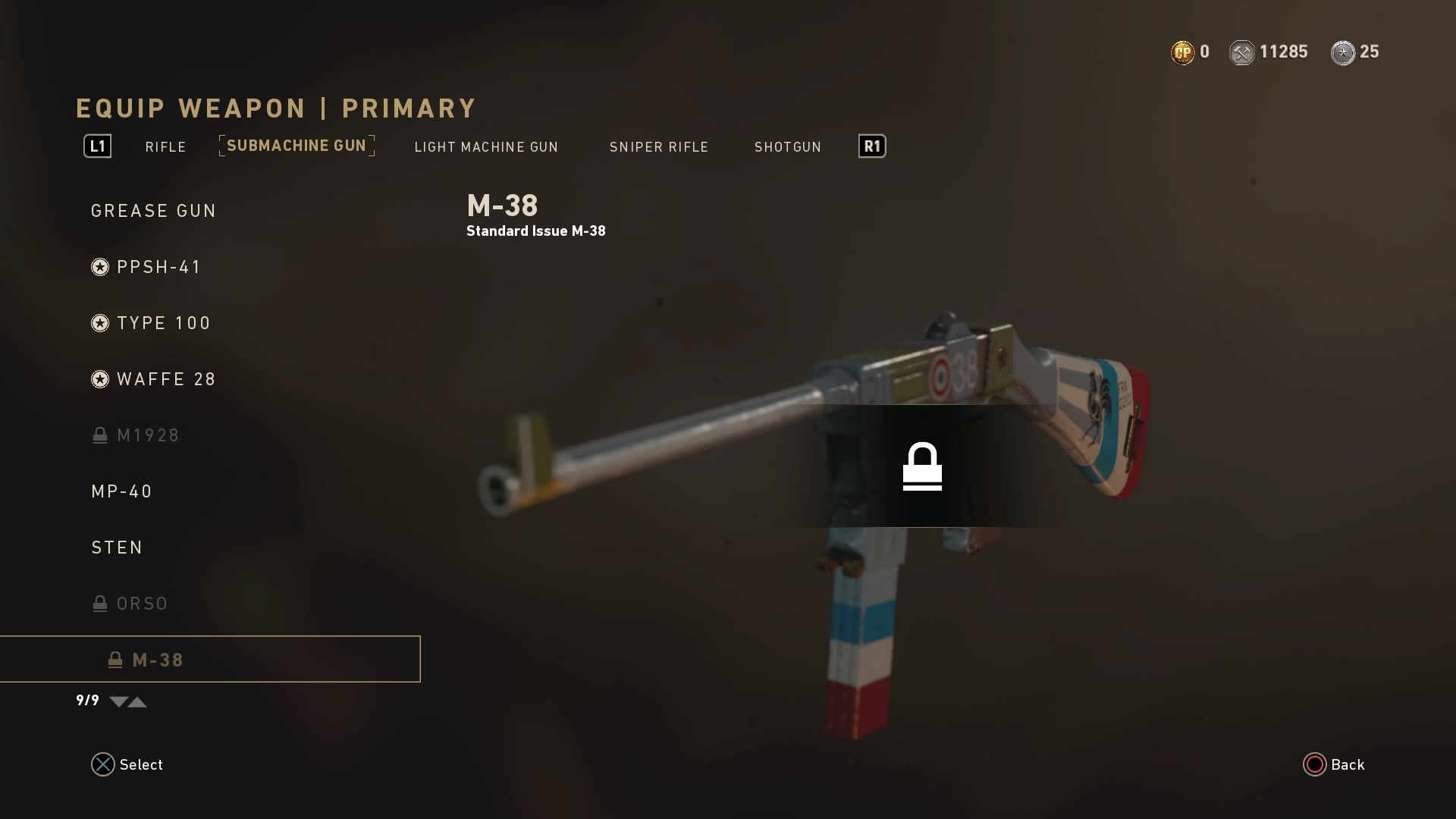Select the PPSH-41 weapon entry
This screenshot has height=819, width=1456.
(x=158, y=267)
